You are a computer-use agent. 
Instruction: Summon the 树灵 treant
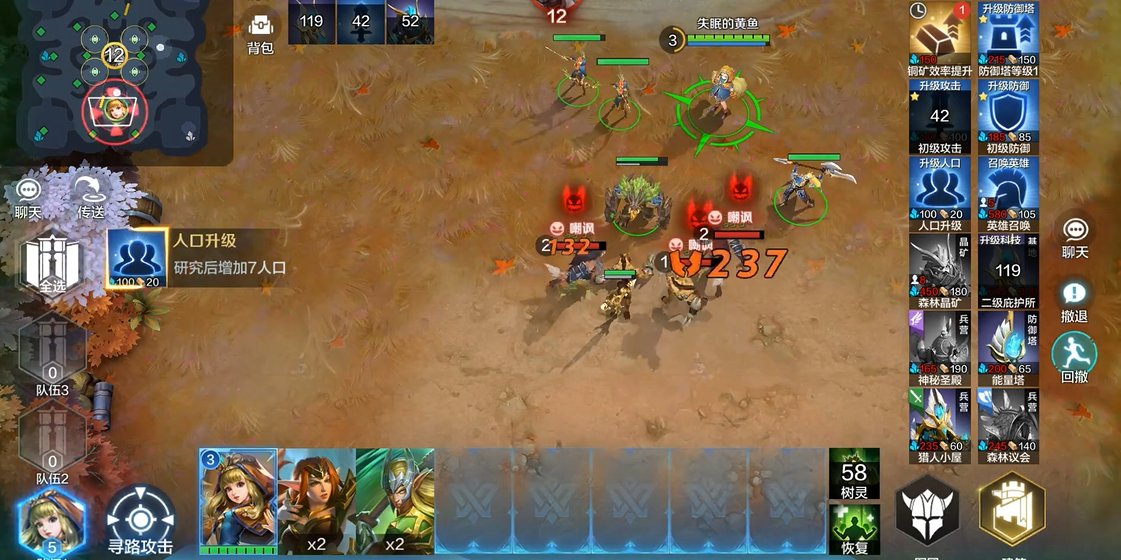pos(854,472)
